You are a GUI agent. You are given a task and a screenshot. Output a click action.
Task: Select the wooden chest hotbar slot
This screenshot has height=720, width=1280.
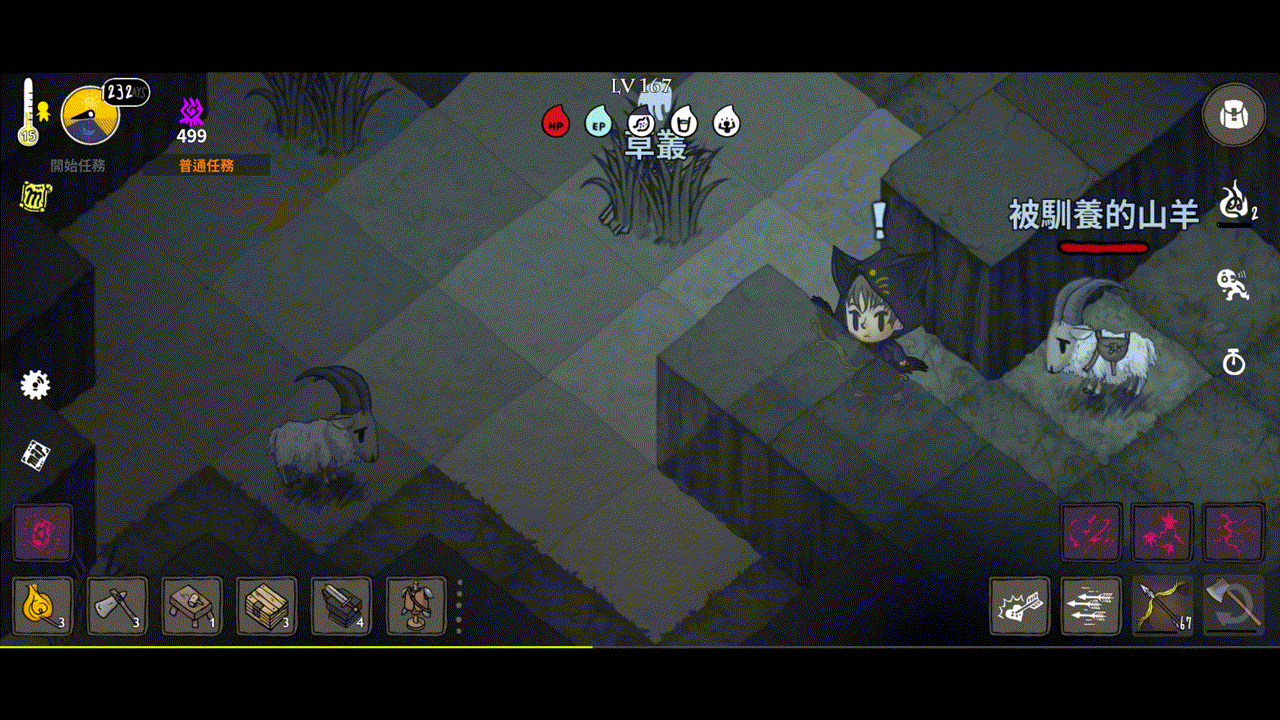[267, 605]
